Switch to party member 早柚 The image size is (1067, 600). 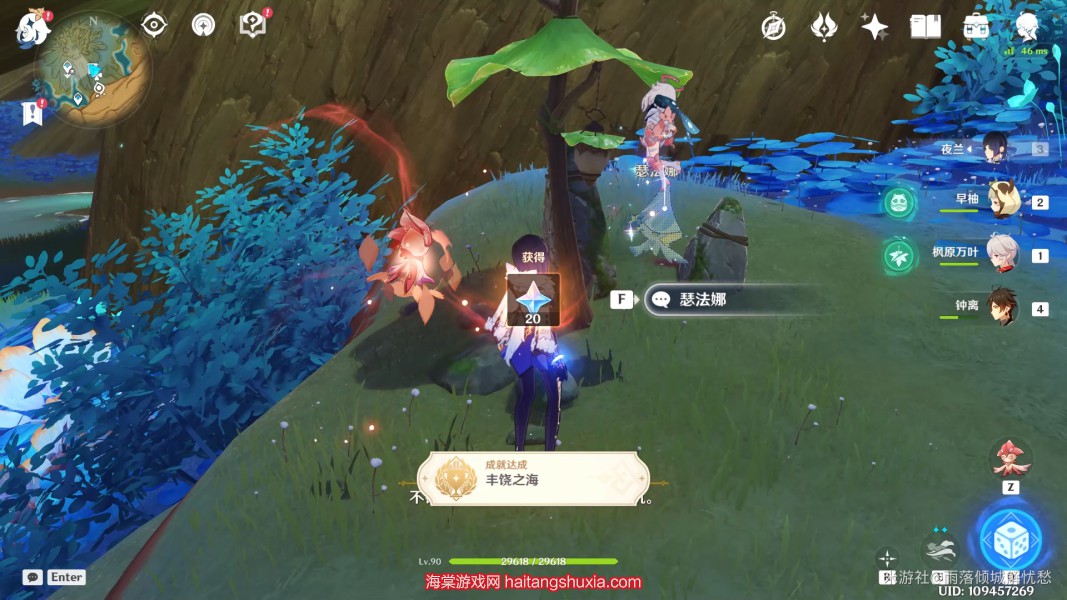click(1001, 200)
